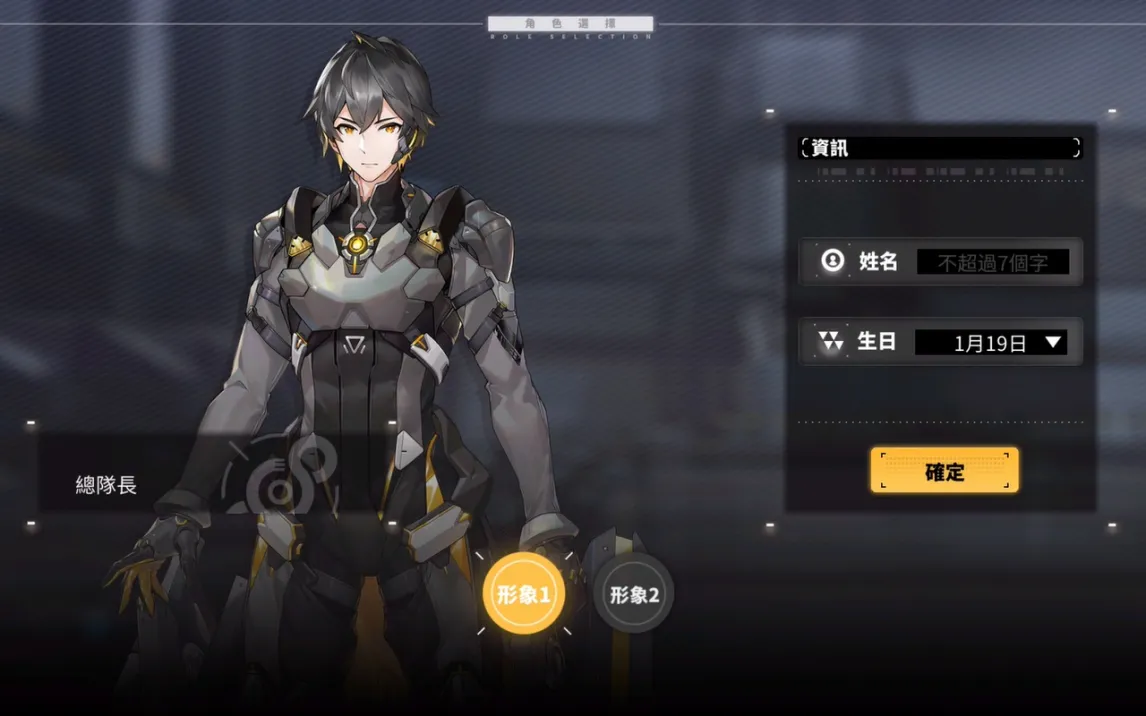Switch to 形象2 appearance

click(633, 595)
